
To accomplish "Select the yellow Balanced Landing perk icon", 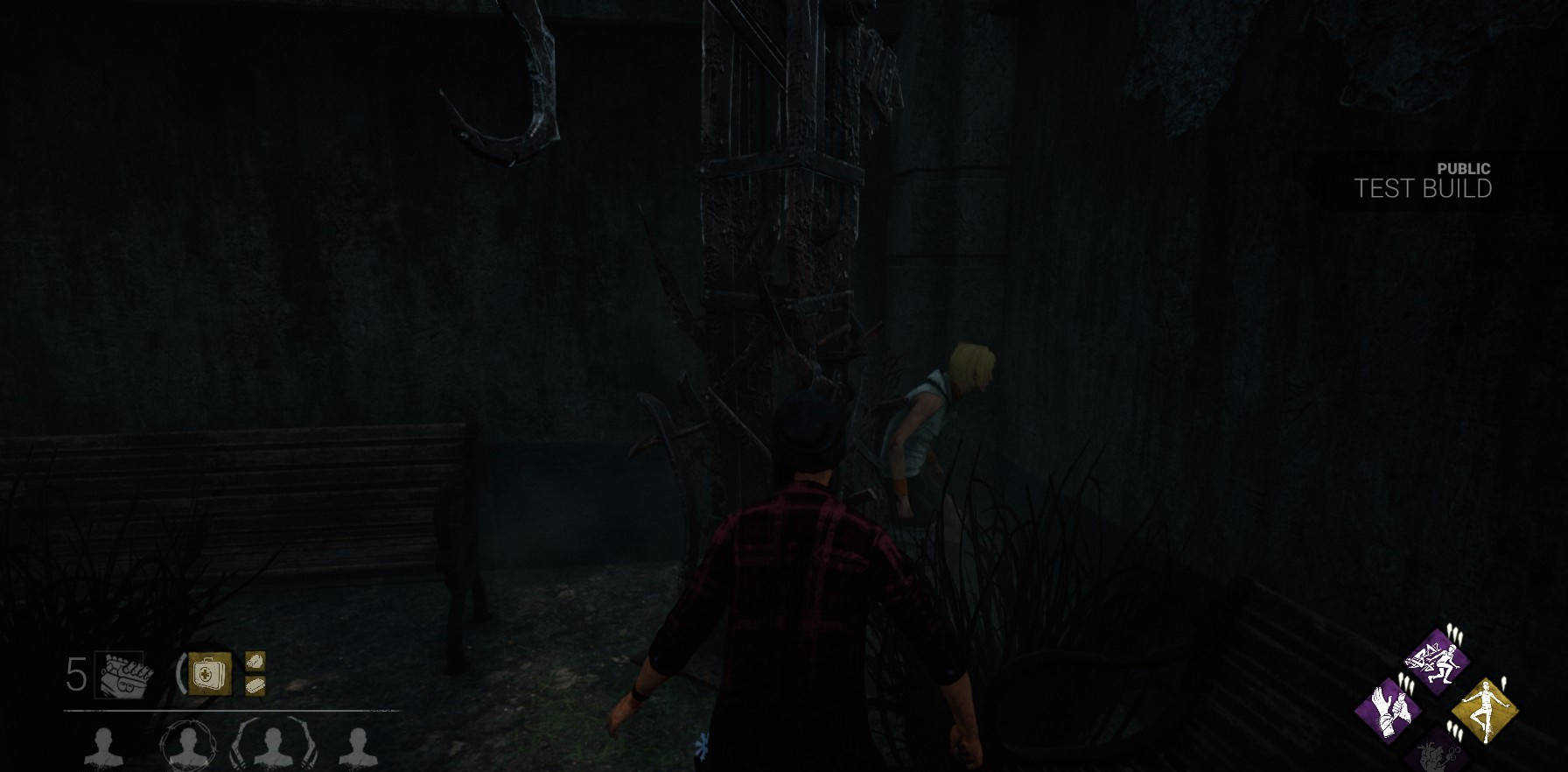I will point(1487,710).
